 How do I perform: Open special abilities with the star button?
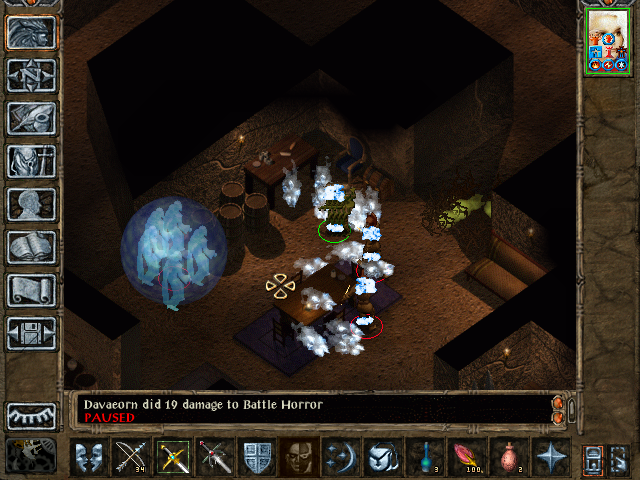[551, 456]
